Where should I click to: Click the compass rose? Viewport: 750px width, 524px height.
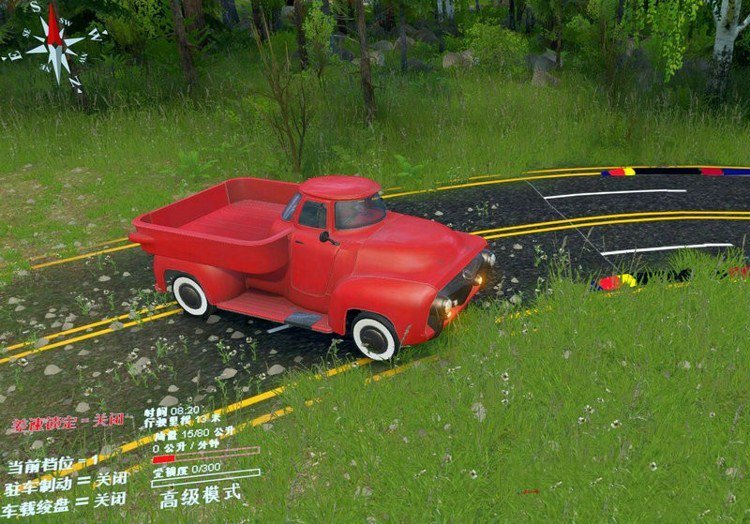click(x=54, y=43)
